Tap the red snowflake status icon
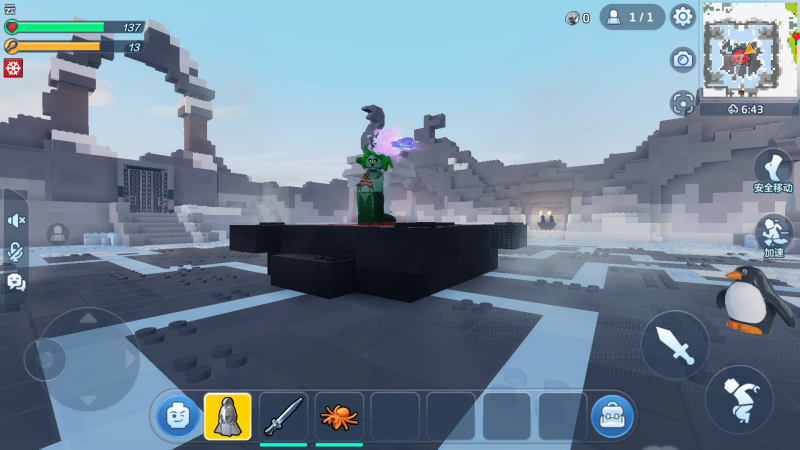Screen dimensions: 800x450 [x=13, y=68]
